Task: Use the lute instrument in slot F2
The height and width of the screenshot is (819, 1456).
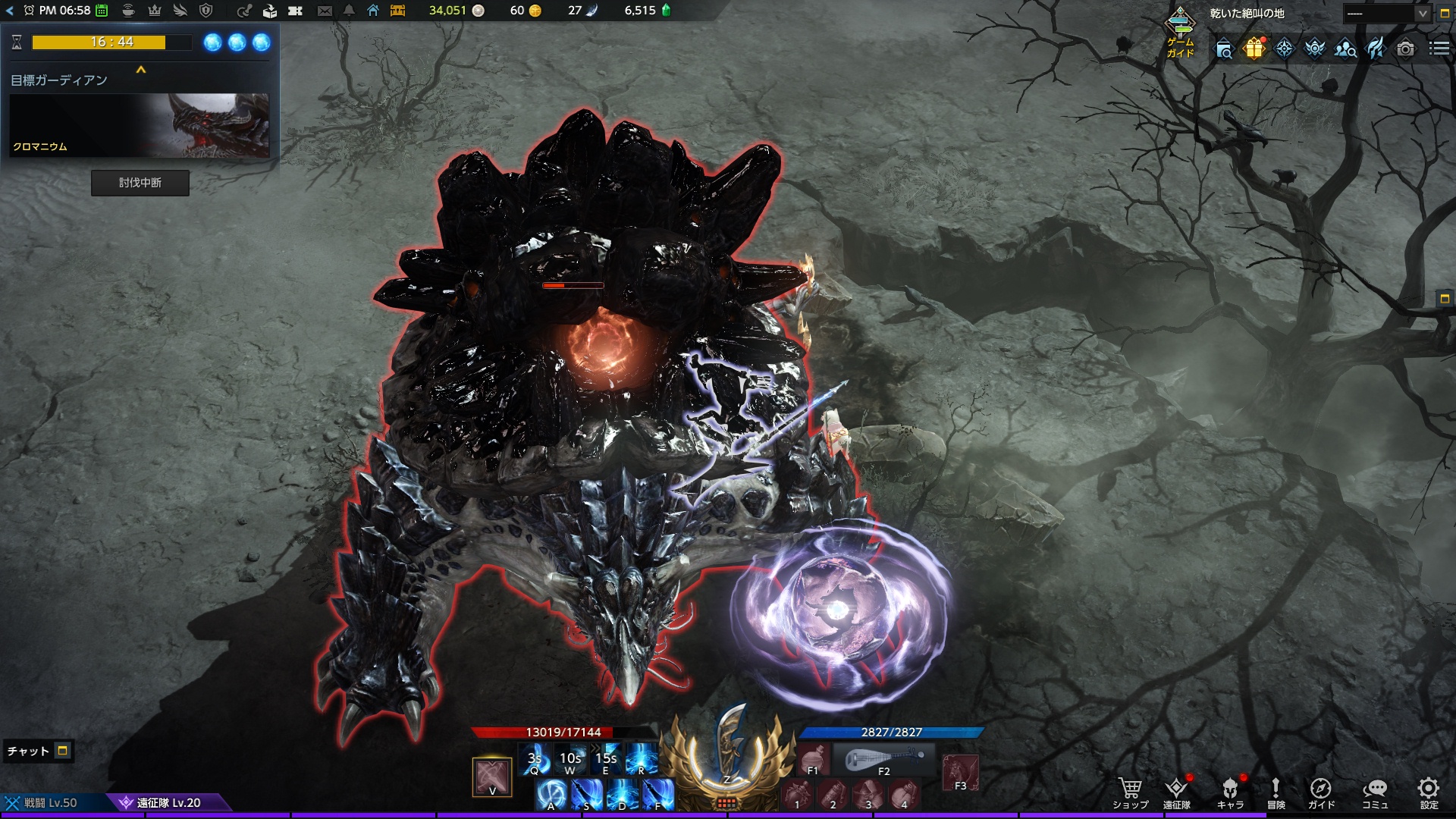Action: pyautogui.click(x=884, y=759)
